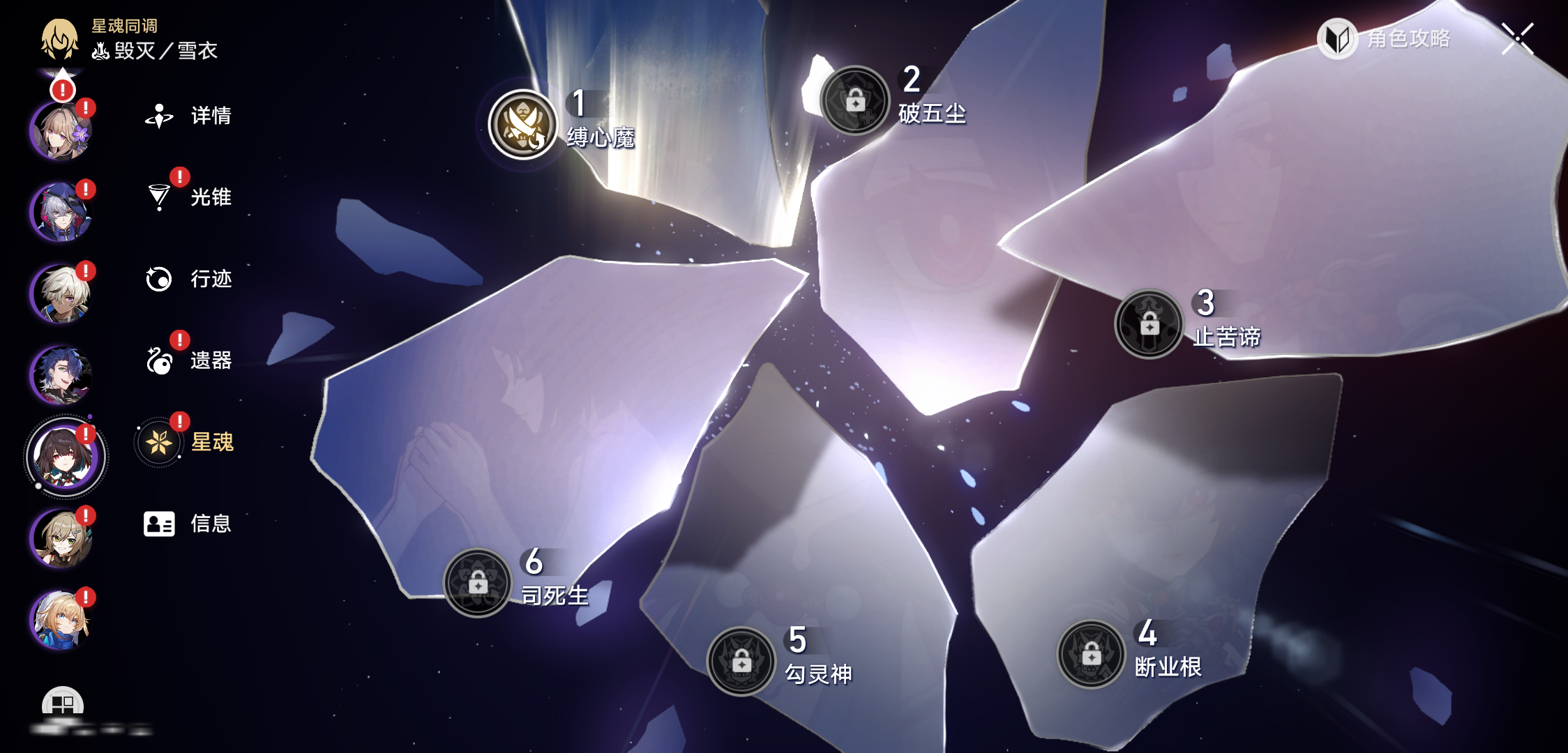Switch to the 光锥 light cone tab
1568x753 pixels.
pos(188,197)
